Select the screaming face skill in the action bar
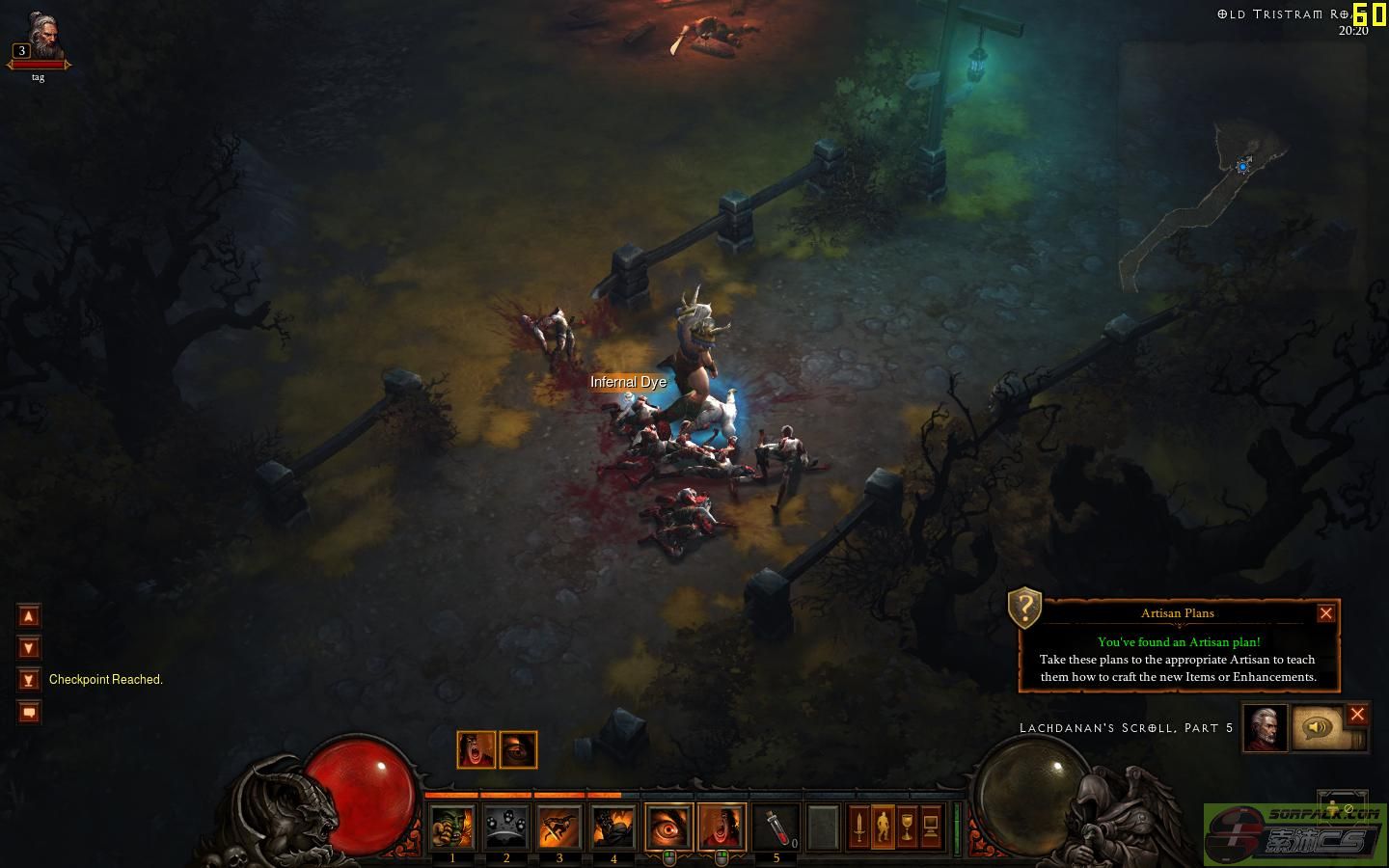 [x=722, y=827]
